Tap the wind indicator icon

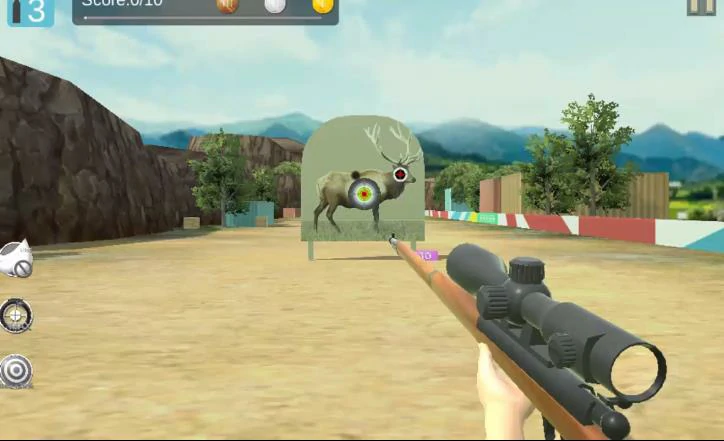coord(16,260)
